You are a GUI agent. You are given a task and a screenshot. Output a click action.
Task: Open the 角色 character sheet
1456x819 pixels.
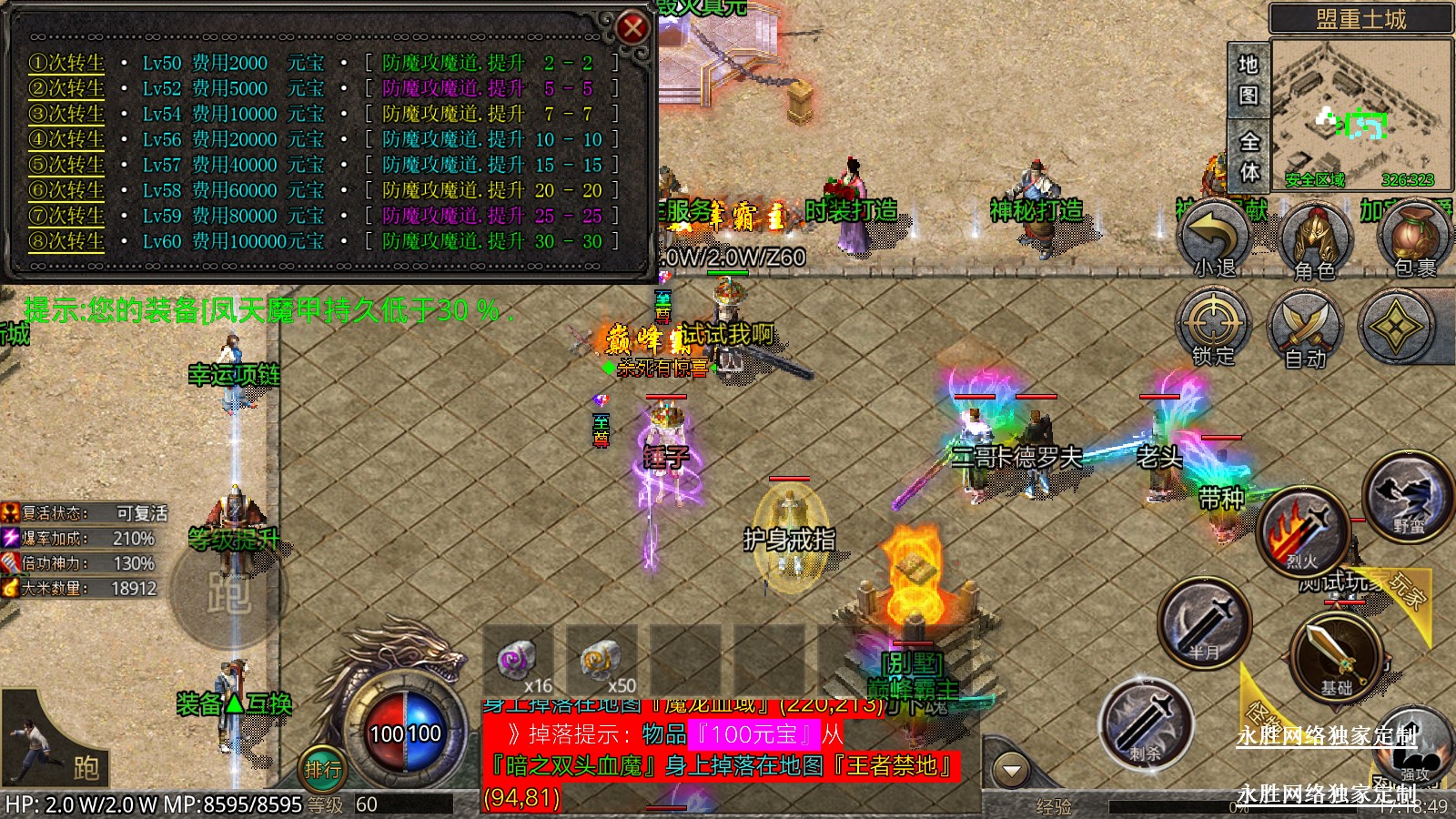pos(1315,240)
